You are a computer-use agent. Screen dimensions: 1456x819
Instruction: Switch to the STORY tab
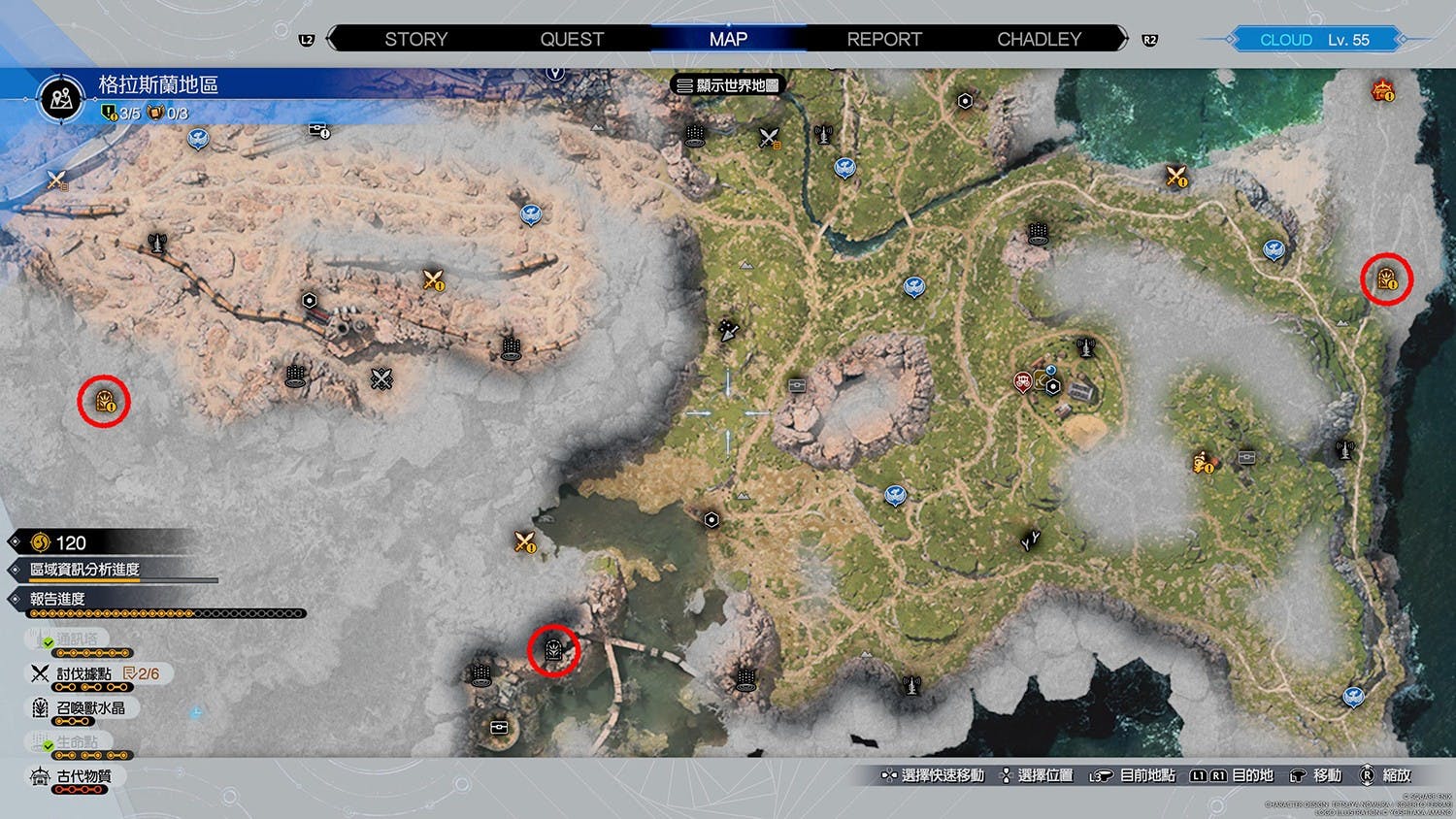click(x=415, y=40)
